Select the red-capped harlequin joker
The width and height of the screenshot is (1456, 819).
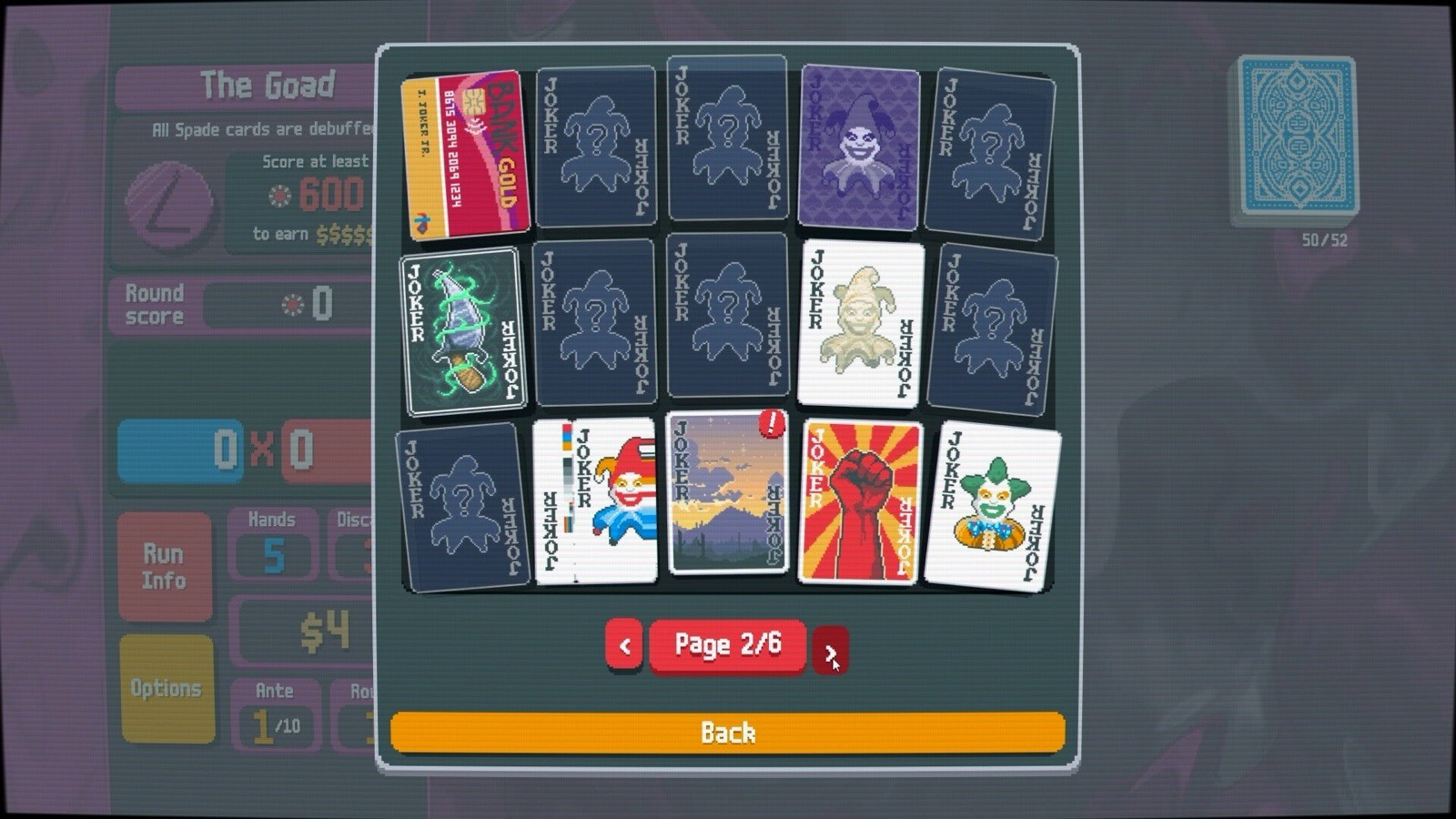[x=596, y=500]
